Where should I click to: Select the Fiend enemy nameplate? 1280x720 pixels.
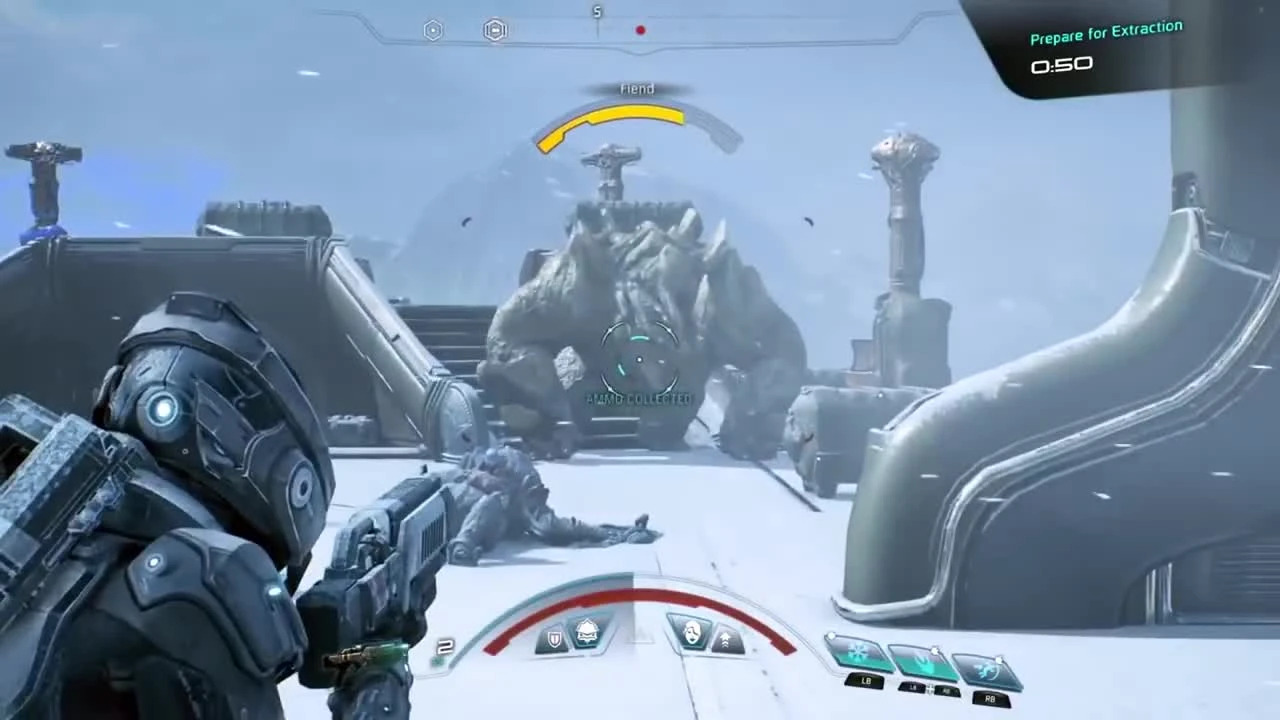tap(637, 88)
